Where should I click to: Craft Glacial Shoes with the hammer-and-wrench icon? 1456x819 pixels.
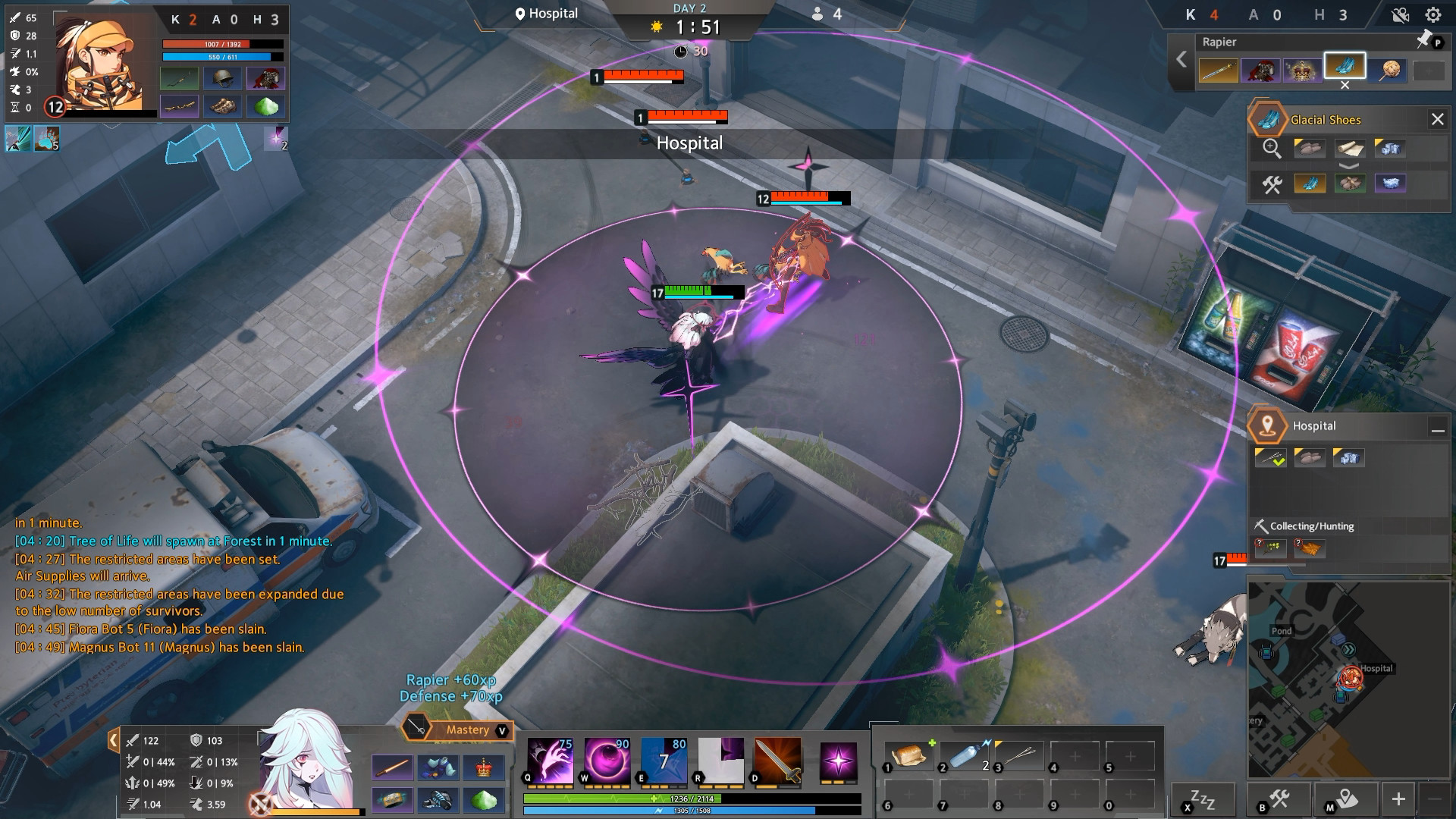coord(1272,184)
